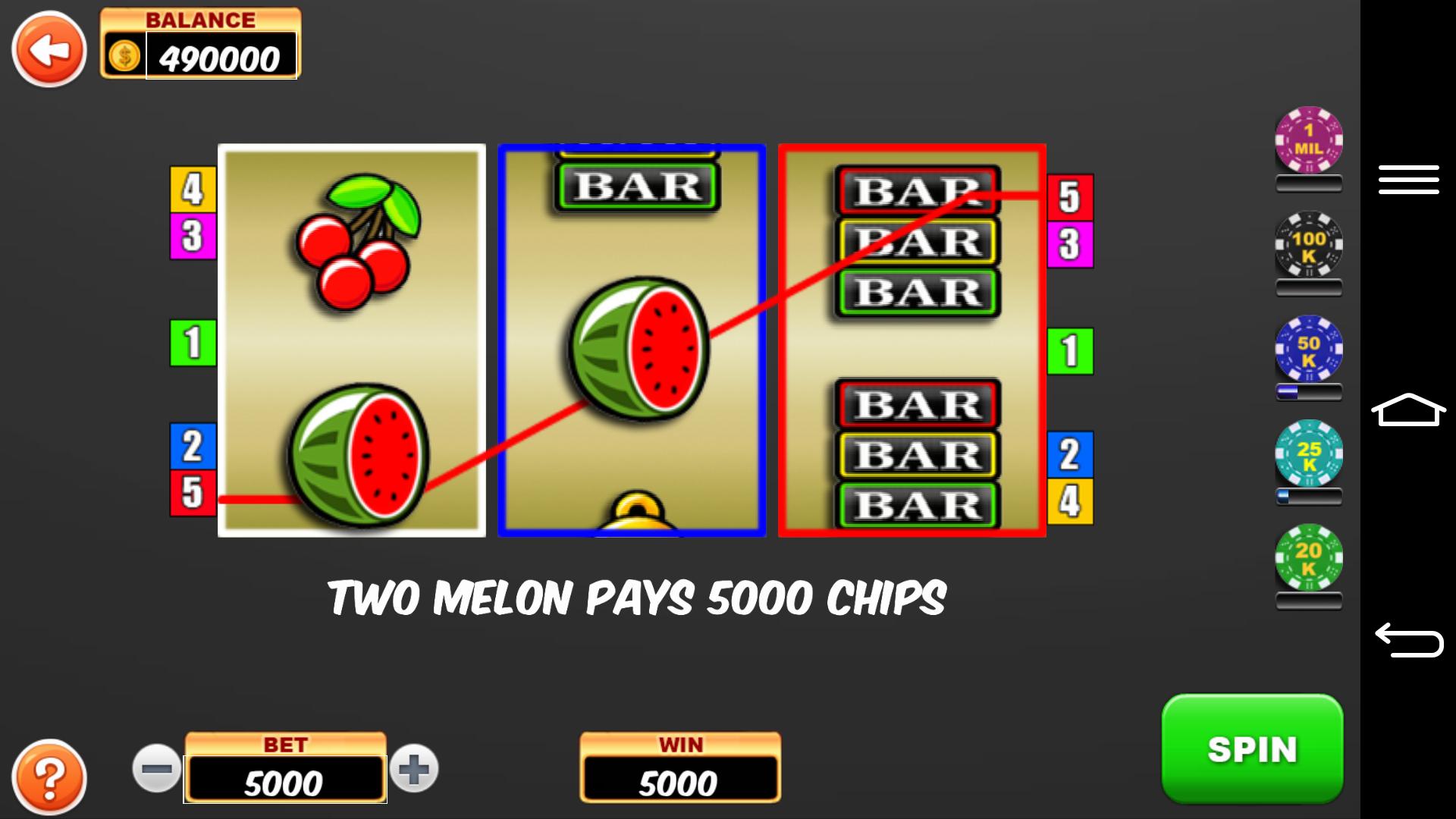1456x819 pixels.
Task: Click the BET amount field
Action: (284, 779)
